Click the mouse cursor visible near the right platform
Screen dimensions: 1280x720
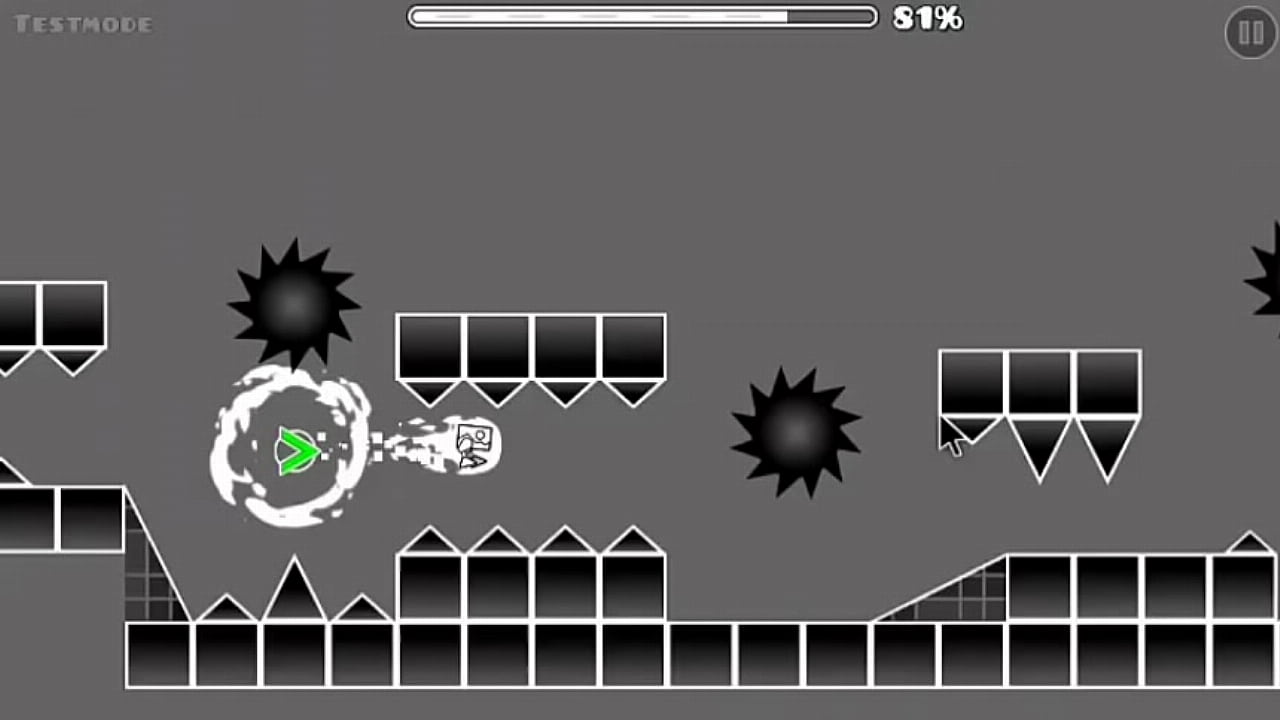(x=950, y=435)
